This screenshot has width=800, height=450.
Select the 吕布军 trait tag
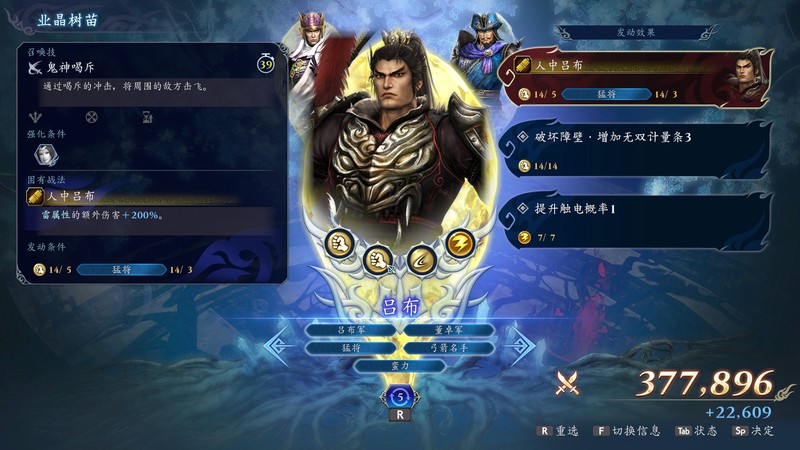pyautogui.click(x=352, y=330)
